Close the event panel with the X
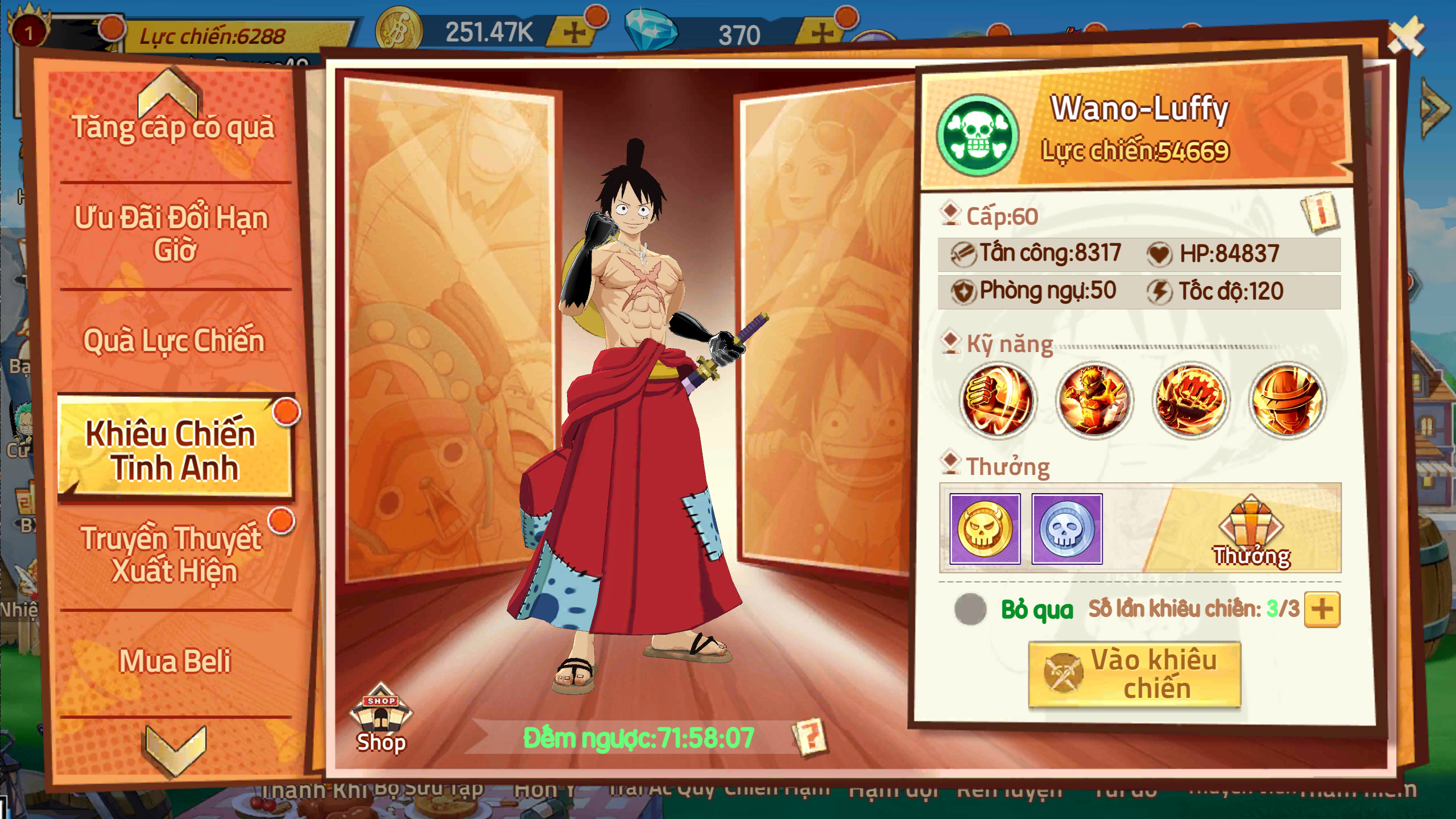 click(x=1406, y=37)
